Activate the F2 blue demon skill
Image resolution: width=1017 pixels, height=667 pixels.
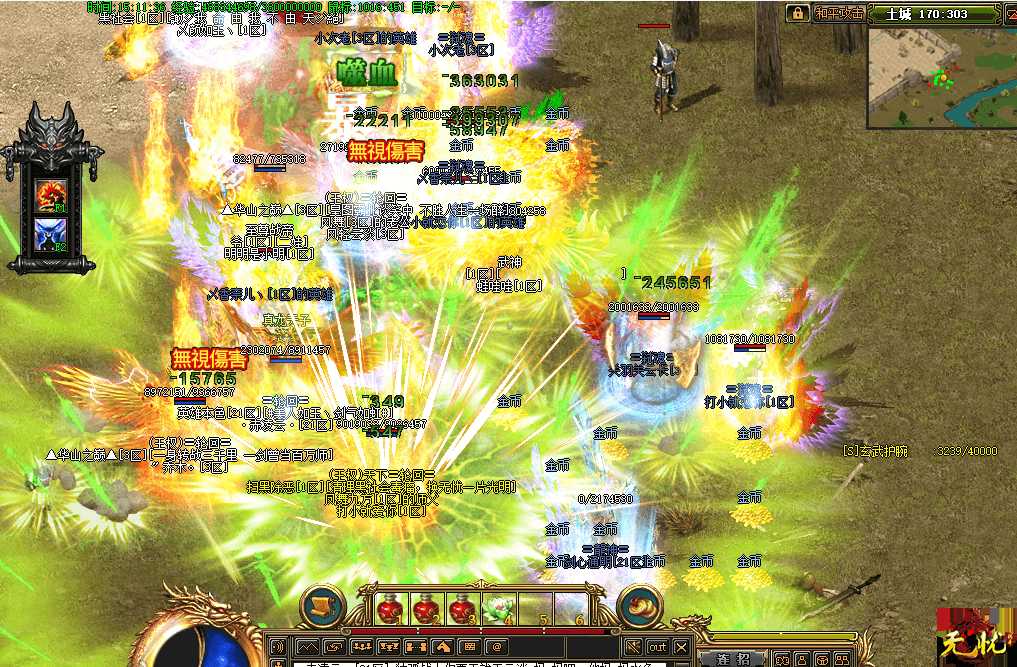[50, 236]
